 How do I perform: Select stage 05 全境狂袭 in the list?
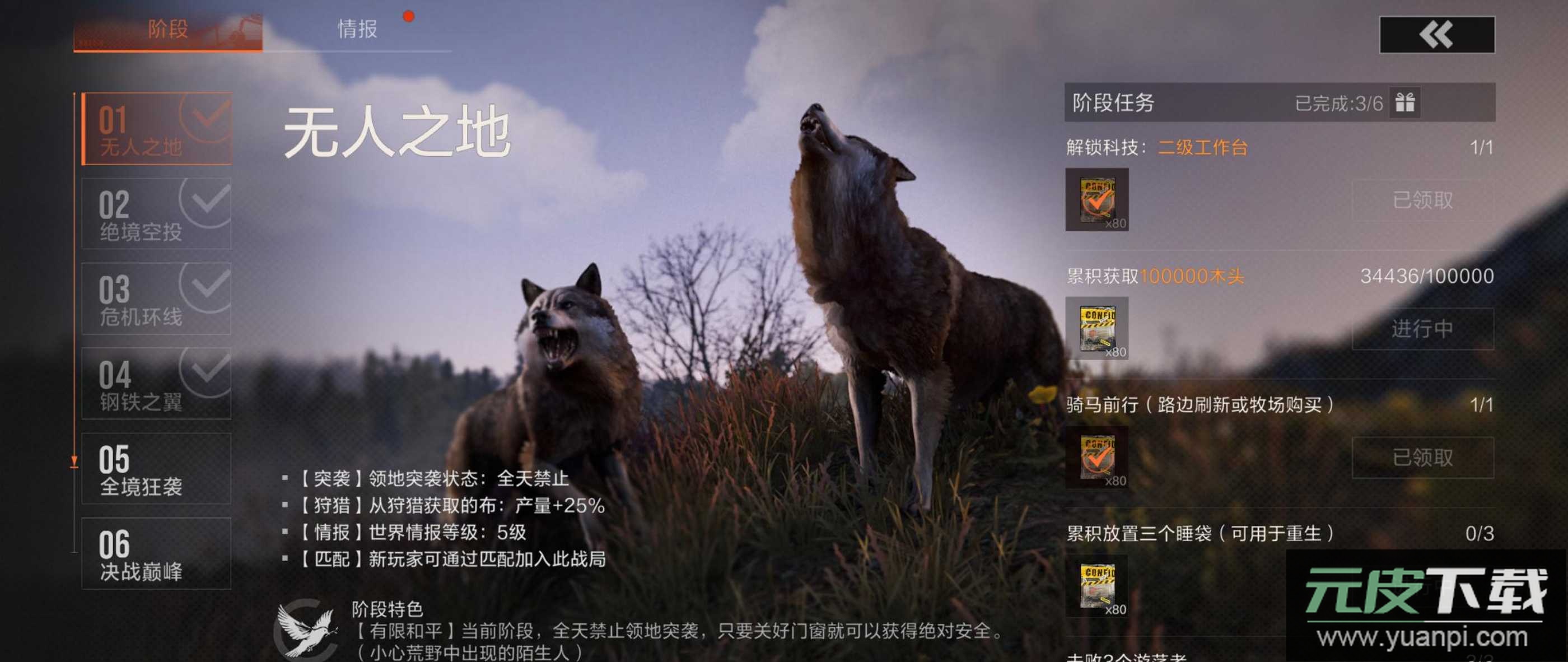coord(156,469)
